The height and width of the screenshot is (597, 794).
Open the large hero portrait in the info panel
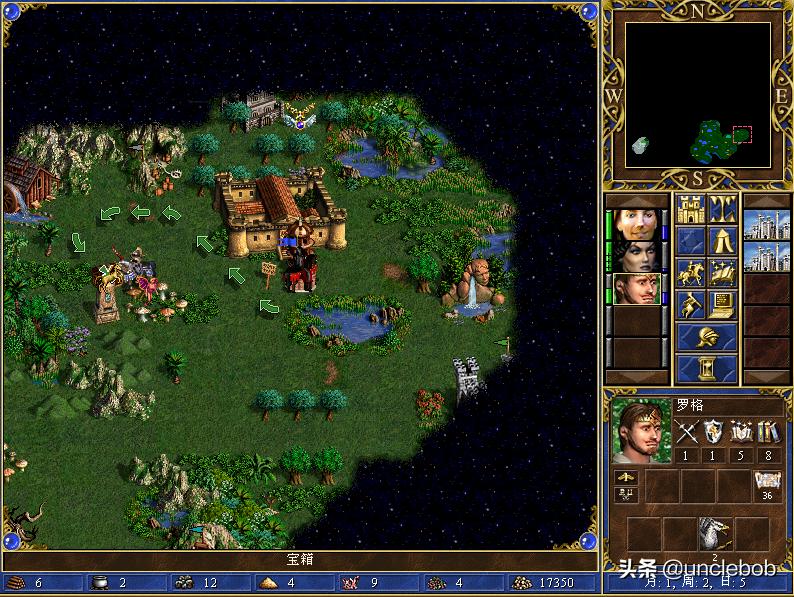pos(640,432)
